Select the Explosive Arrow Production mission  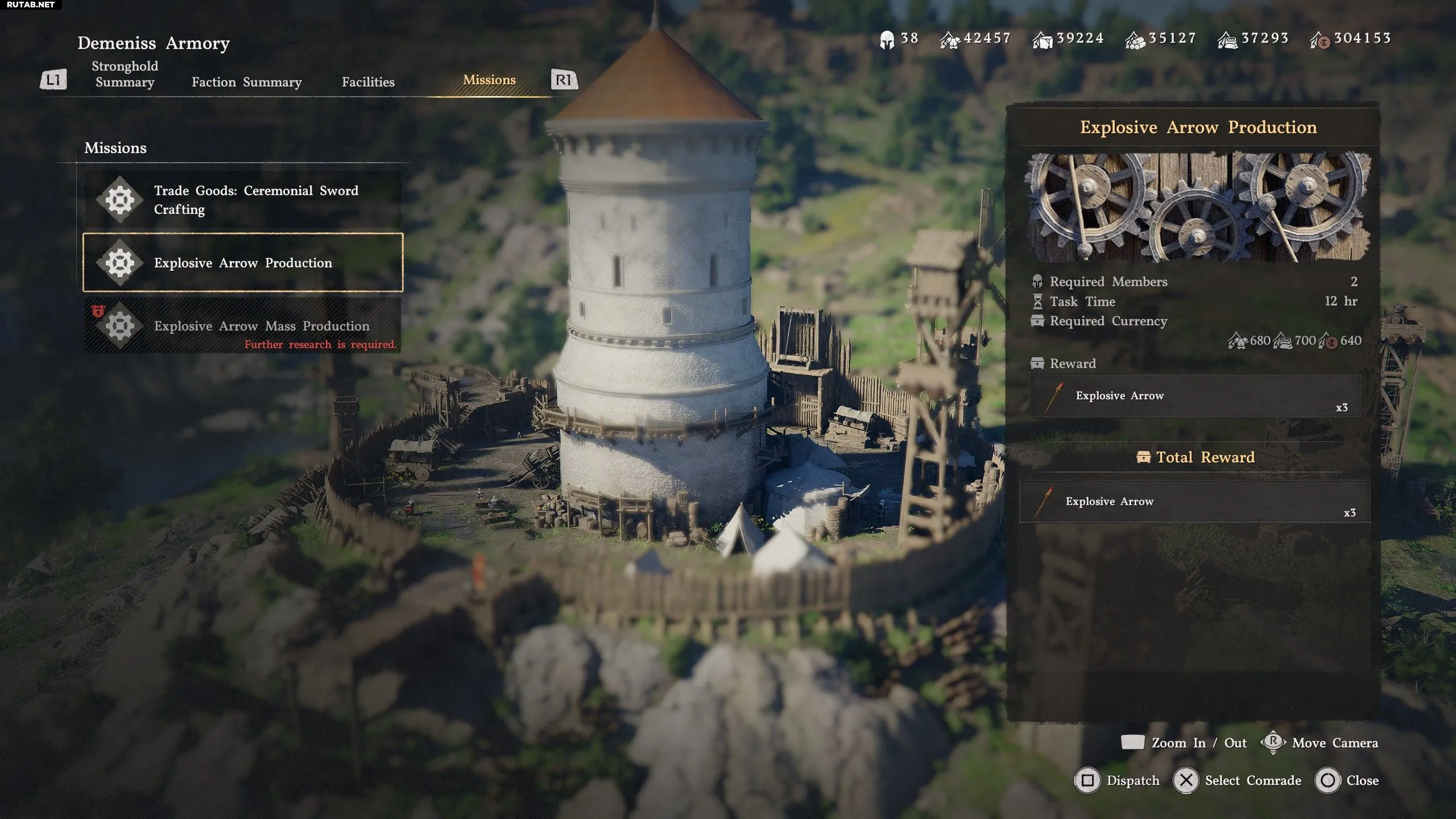point(243,262)
